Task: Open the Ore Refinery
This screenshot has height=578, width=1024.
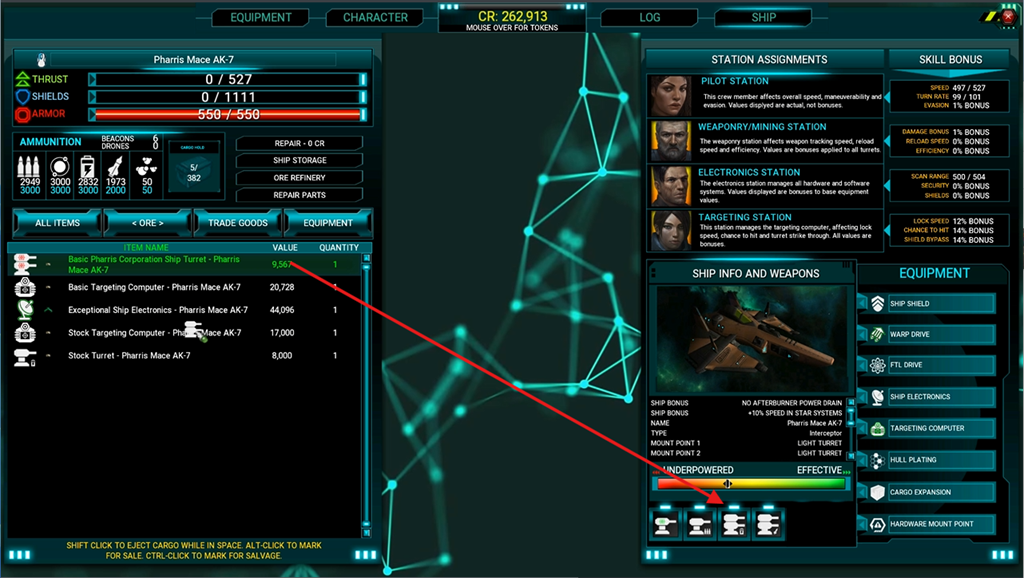Action: tap(300, 178)
